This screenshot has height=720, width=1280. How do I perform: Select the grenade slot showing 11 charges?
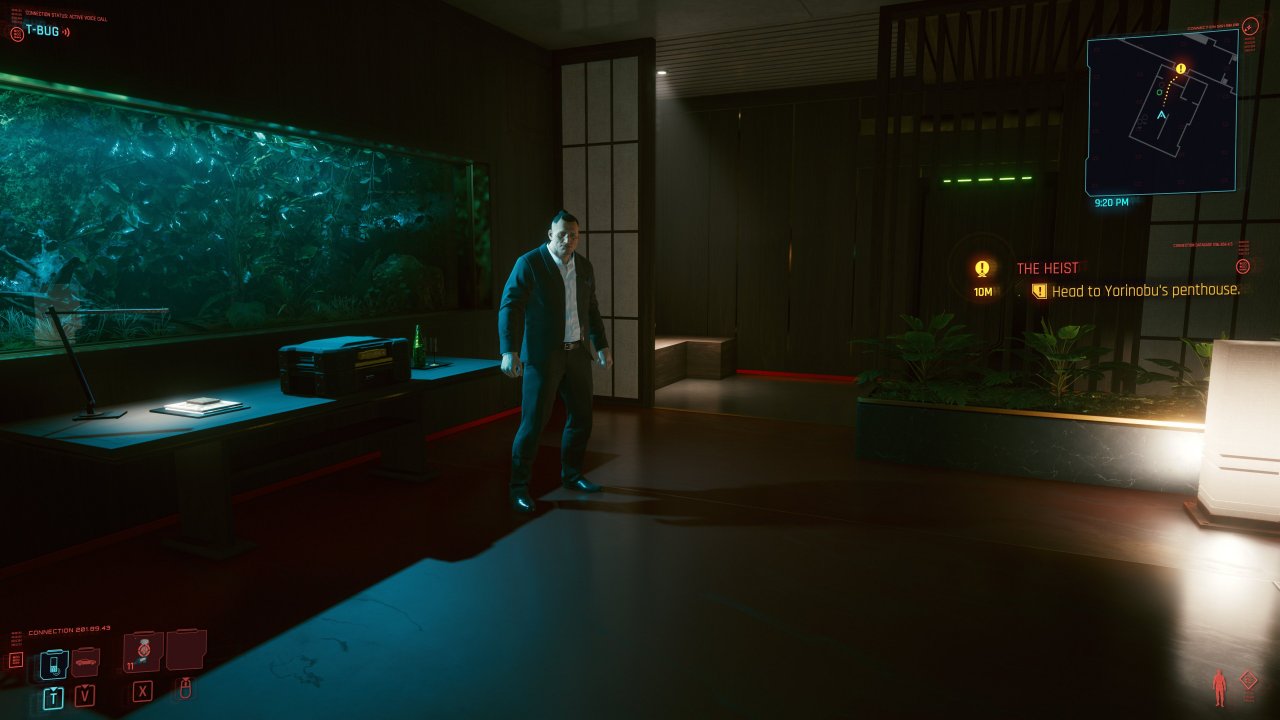tap(143, 651)
